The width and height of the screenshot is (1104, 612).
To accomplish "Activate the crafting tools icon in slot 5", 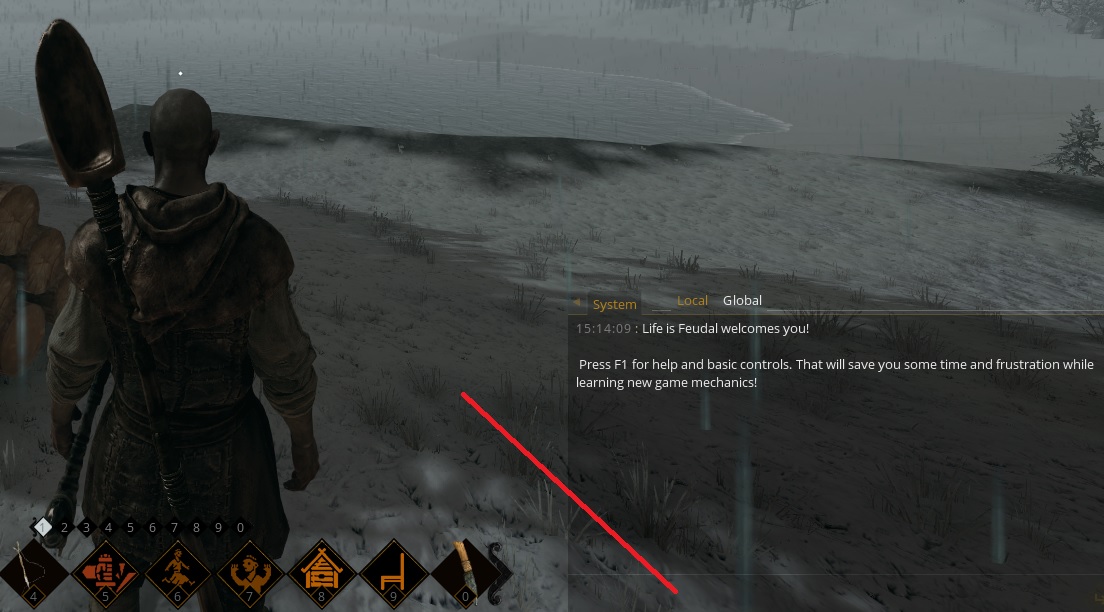I will coord(105,574).
